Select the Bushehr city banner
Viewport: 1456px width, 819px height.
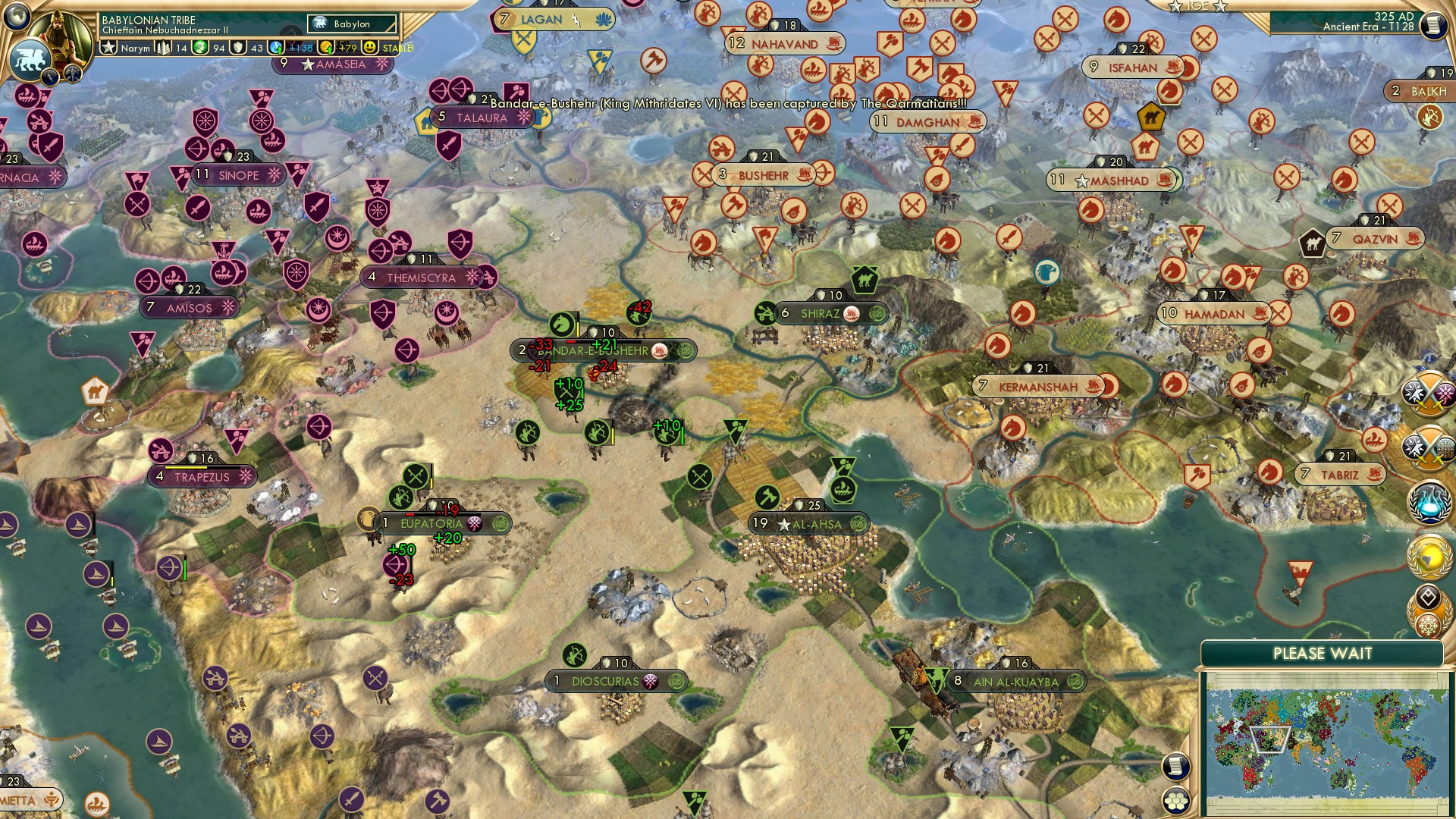click(766, 175)
